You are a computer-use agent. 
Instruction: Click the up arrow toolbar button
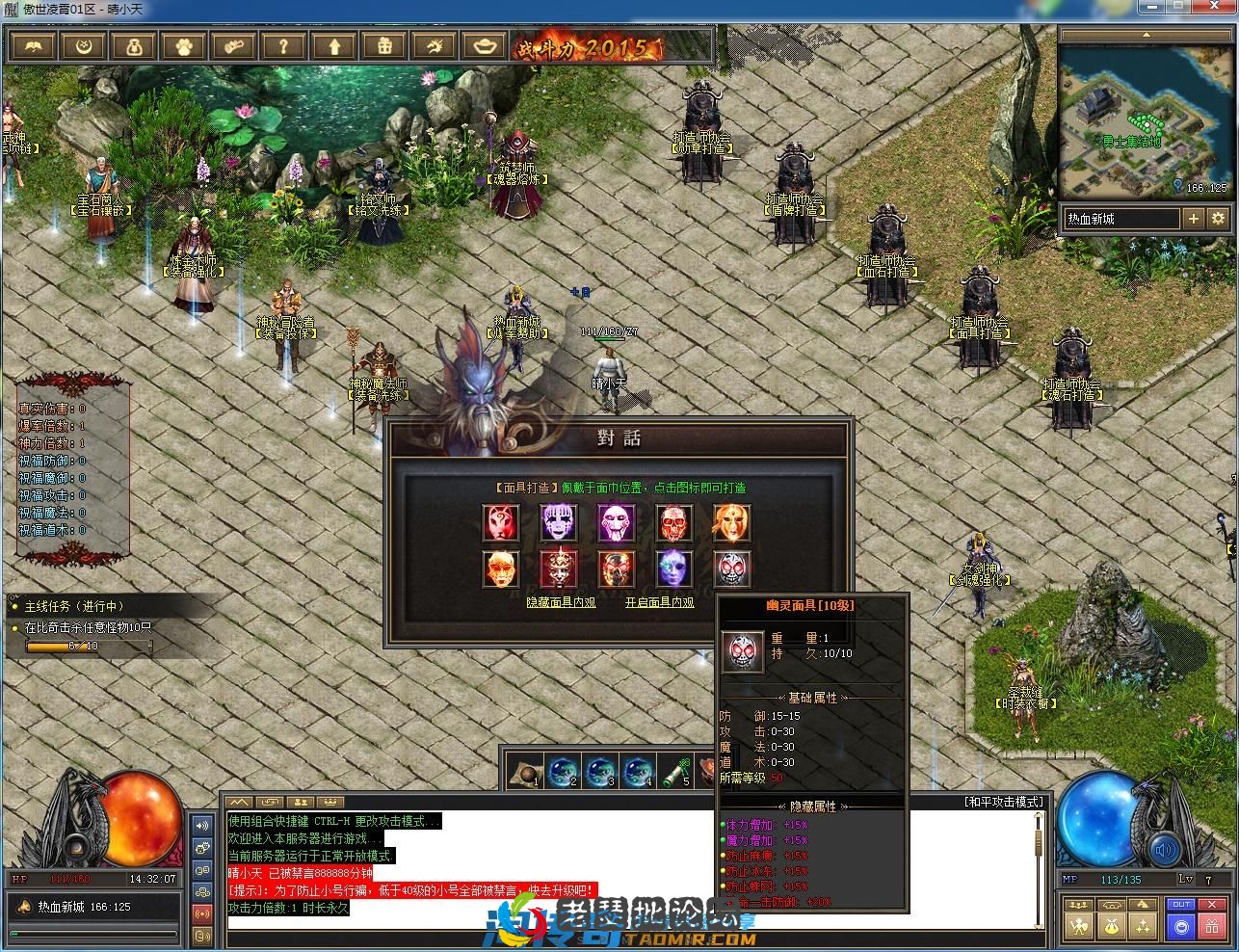334,45
